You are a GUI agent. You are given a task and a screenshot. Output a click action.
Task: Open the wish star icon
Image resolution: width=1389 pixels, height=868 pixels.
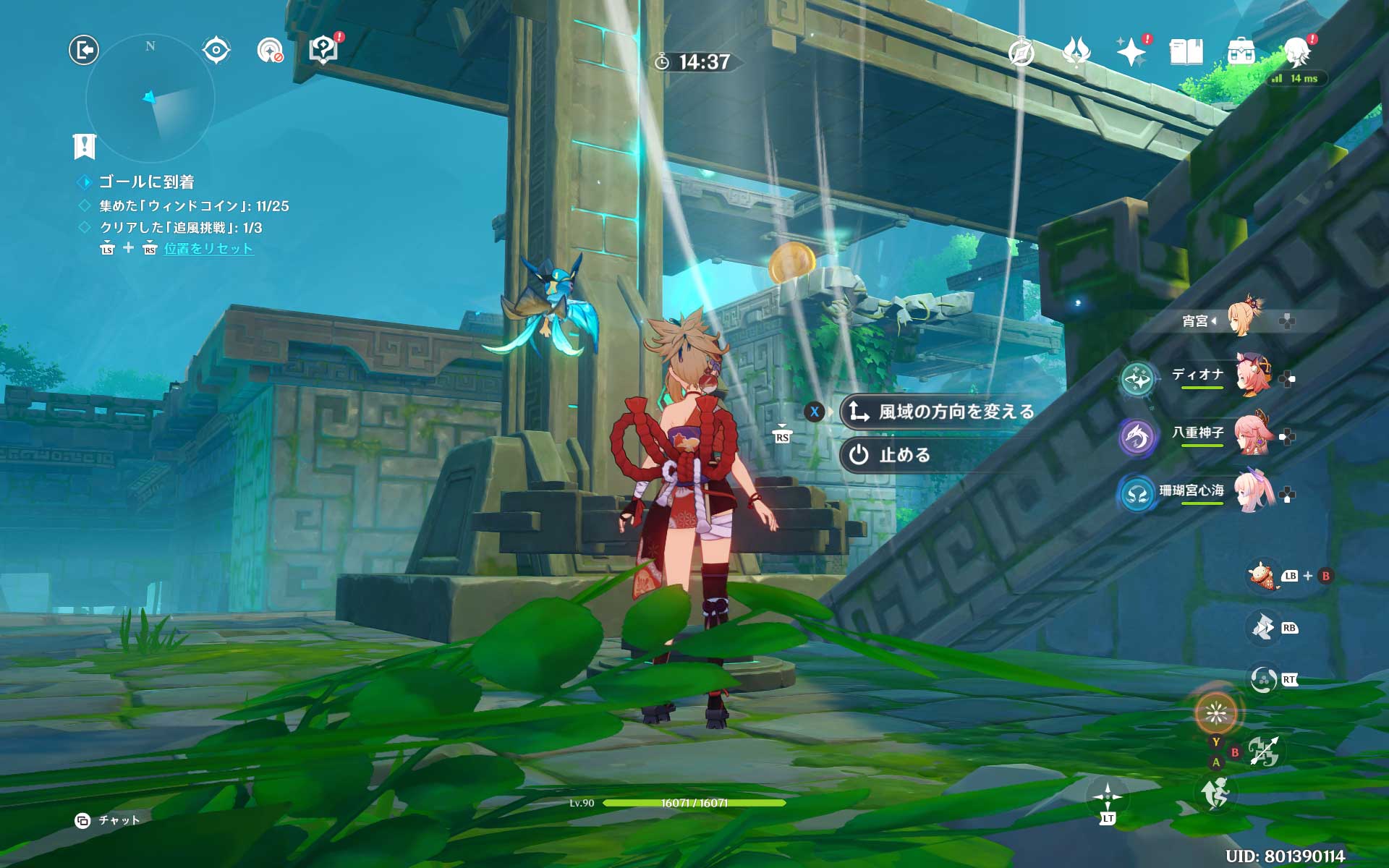(1131, 52)
